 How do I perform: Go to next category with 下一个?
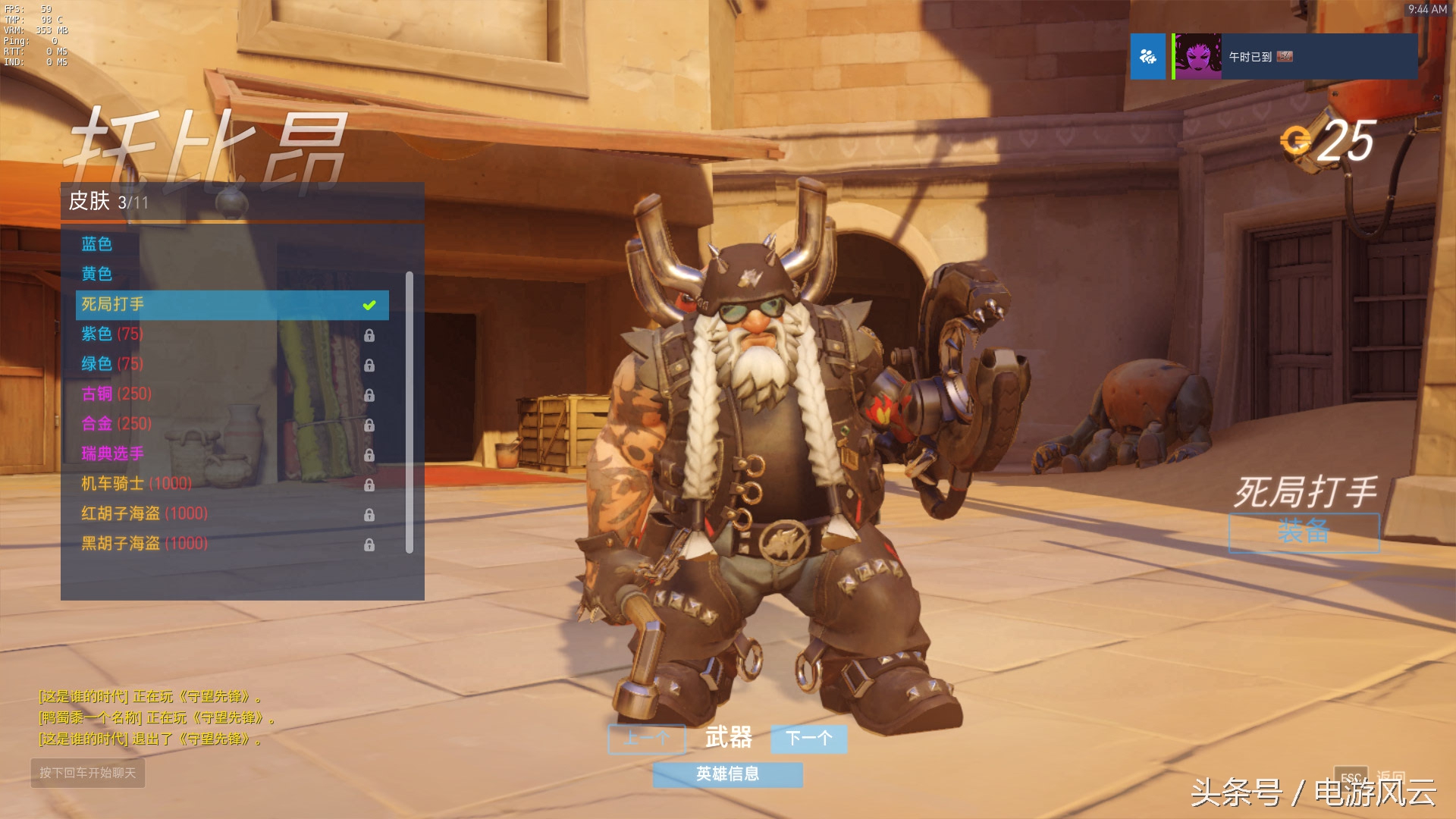tap(808, 739)
